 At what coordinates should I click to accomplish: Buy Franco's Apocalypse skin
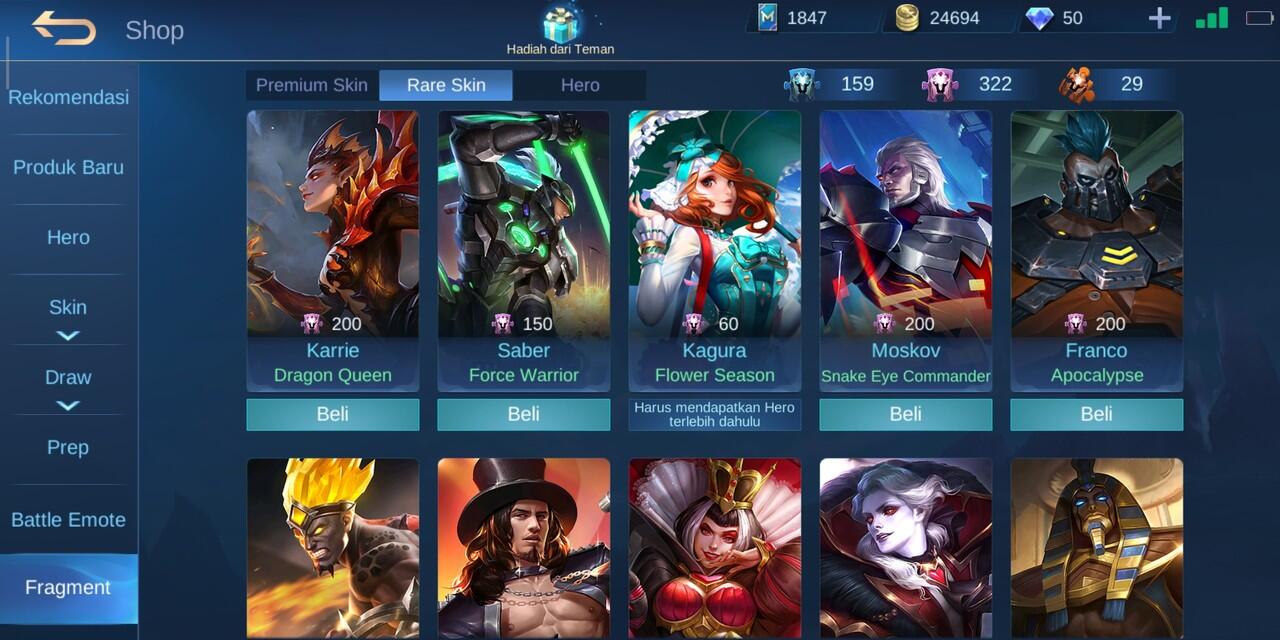click(1097, 414)
